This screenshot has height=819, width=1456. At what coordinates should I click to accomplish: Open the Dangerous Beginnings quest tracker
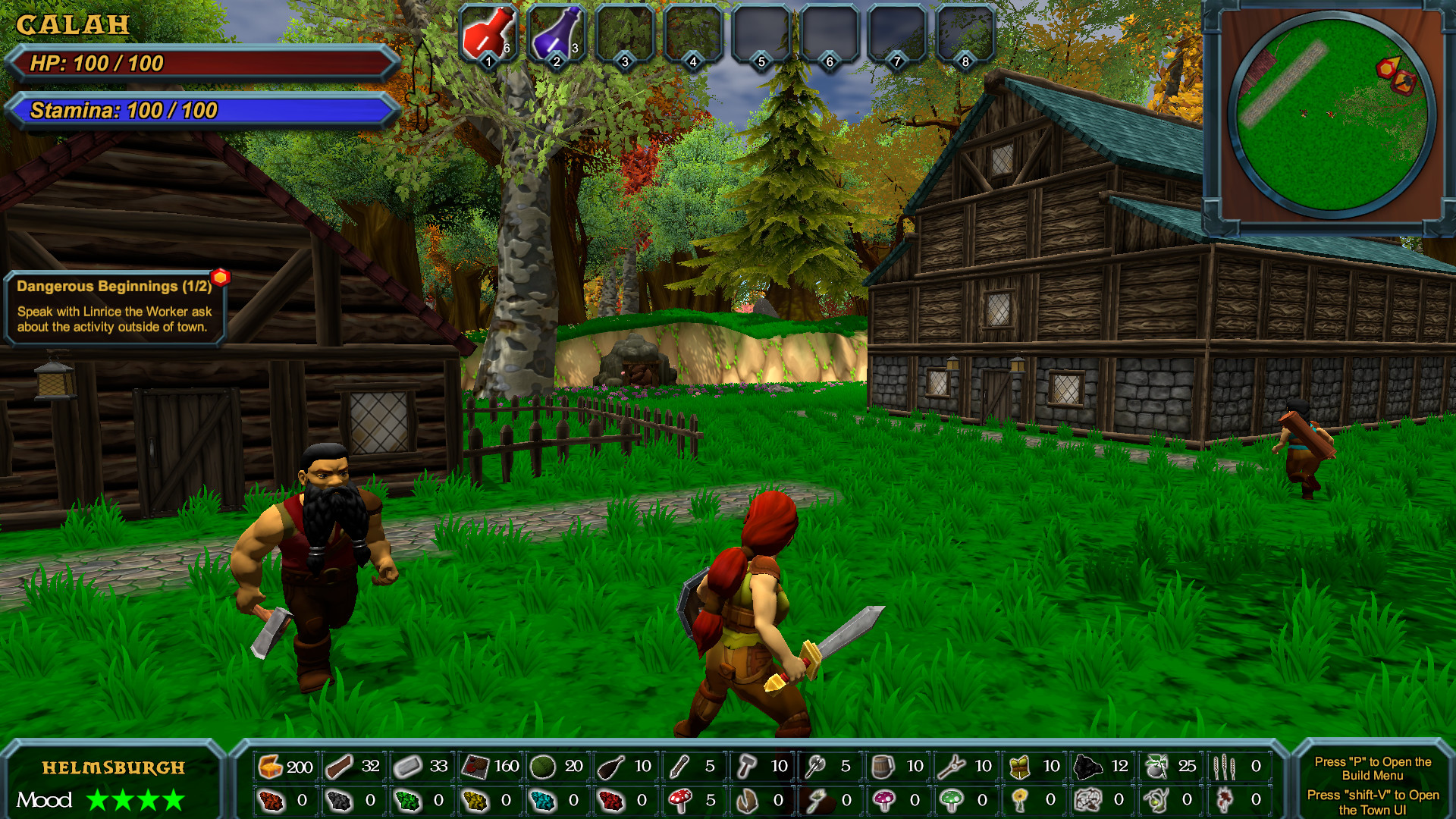coord(115,307)
